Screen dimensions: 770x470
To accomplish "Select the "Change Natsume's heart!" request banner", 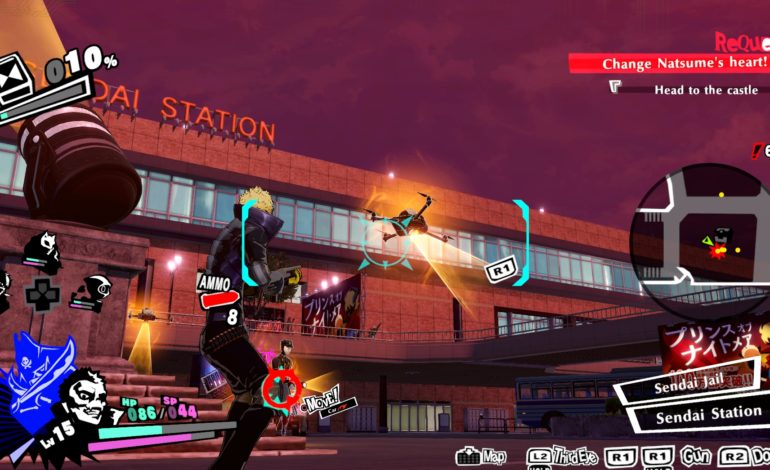I will tap(668, 63).
